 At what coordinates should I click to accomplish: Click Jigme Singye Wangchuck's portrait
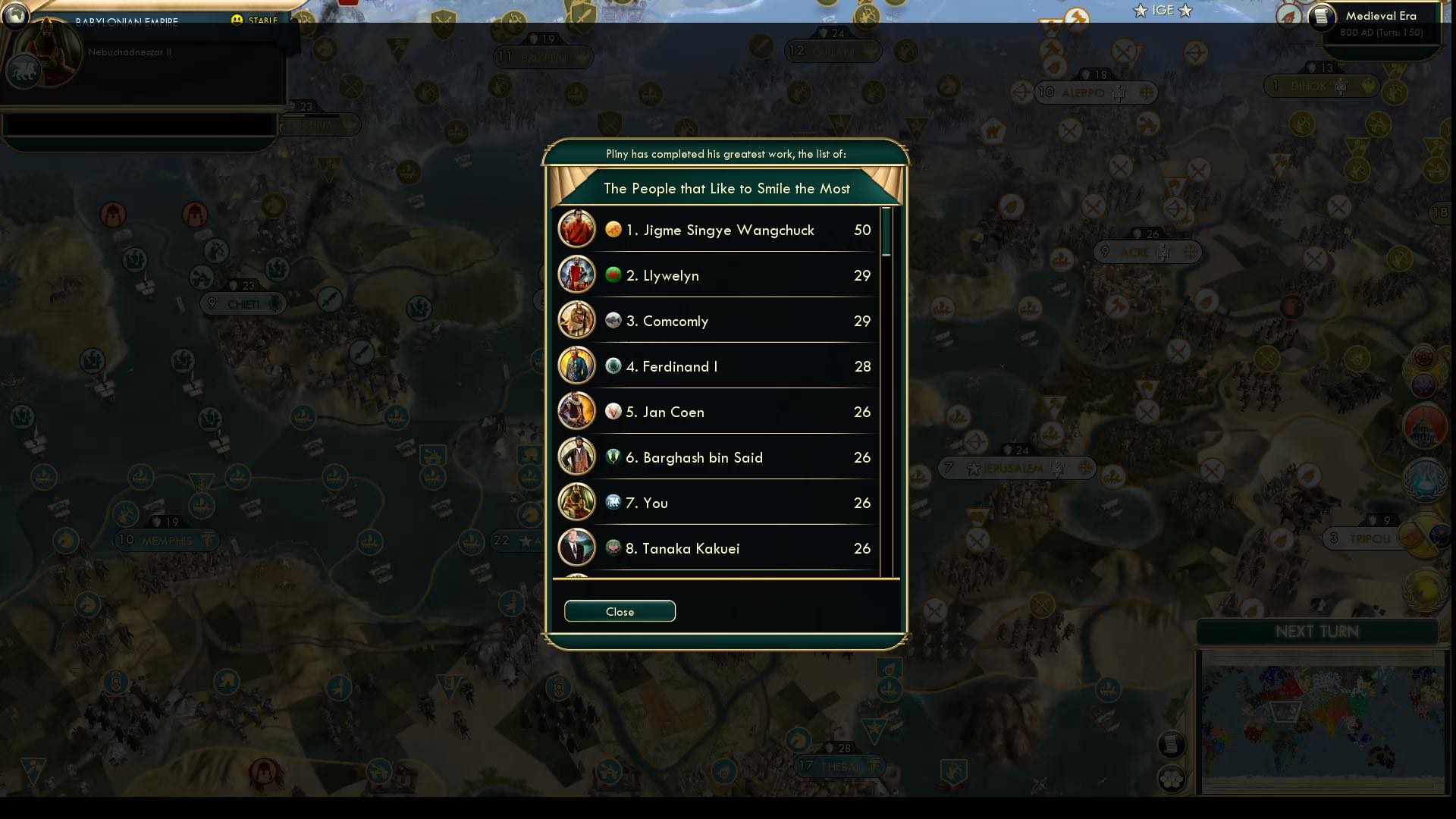click(576, 229)
